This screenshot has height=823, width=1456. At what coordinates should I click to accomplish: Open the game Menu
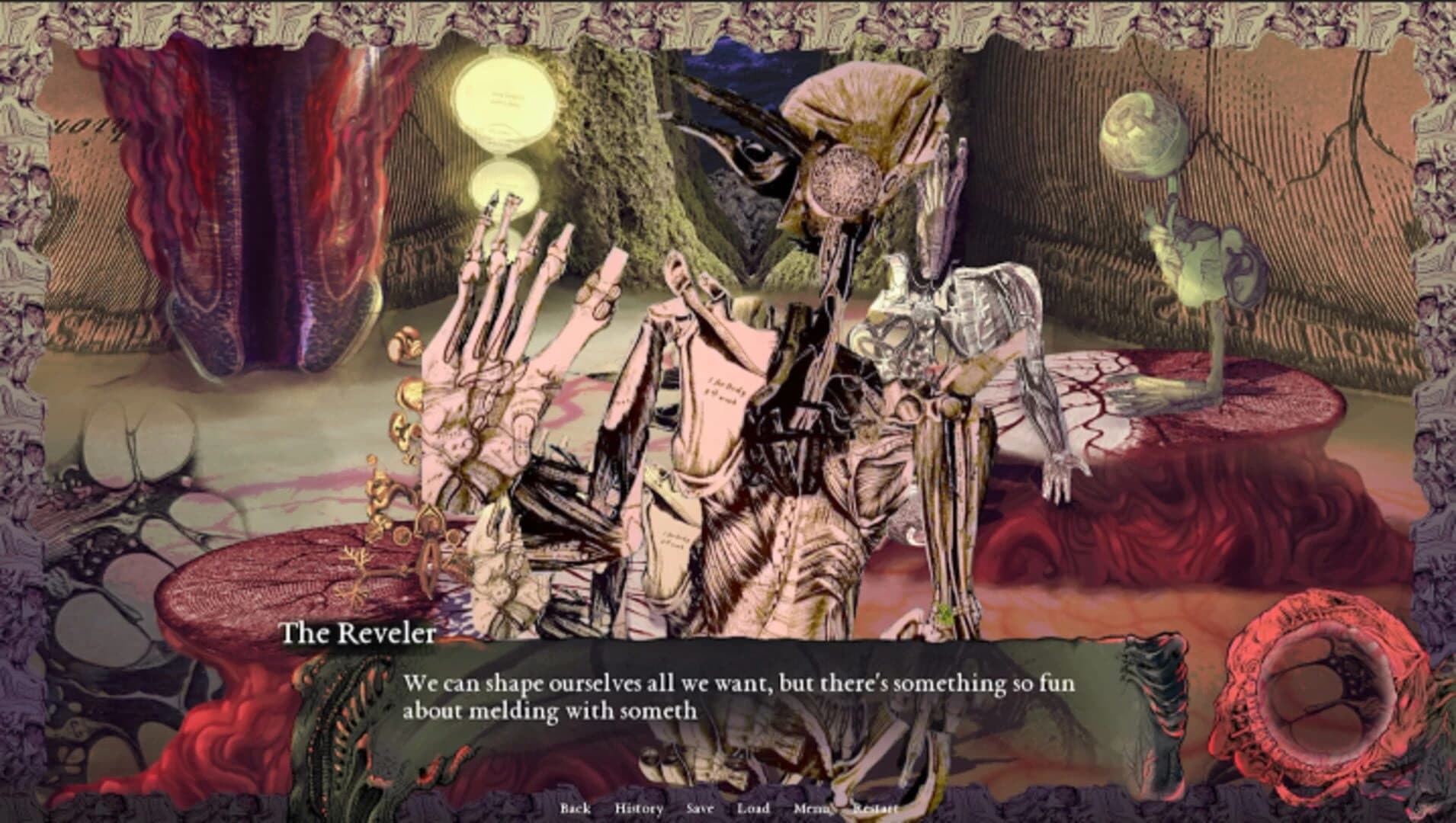click(810, 809)
